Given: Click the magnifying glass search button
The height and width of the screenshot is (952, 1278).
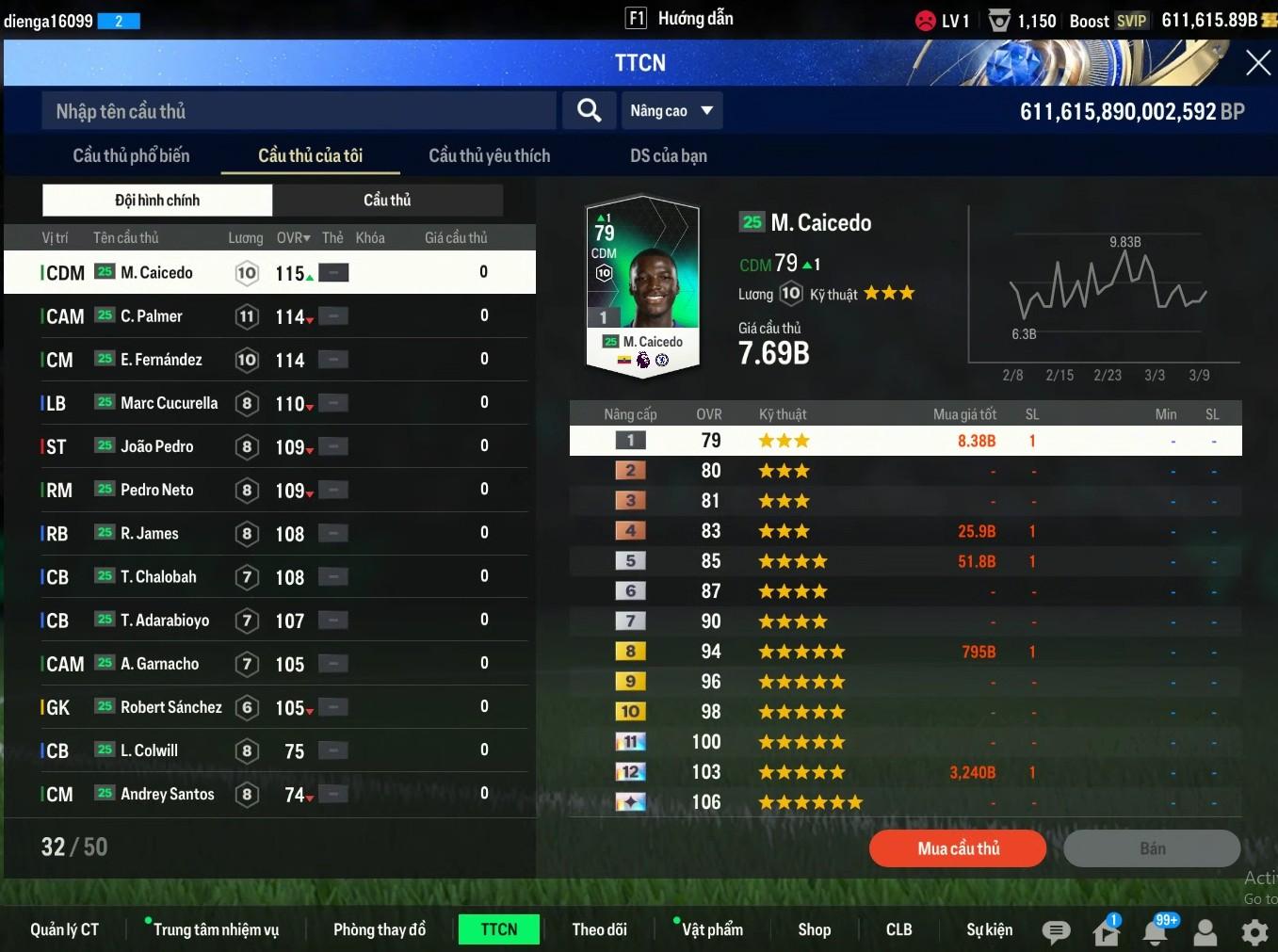Looking at the screenshot, I should click(x=589, y=111).
